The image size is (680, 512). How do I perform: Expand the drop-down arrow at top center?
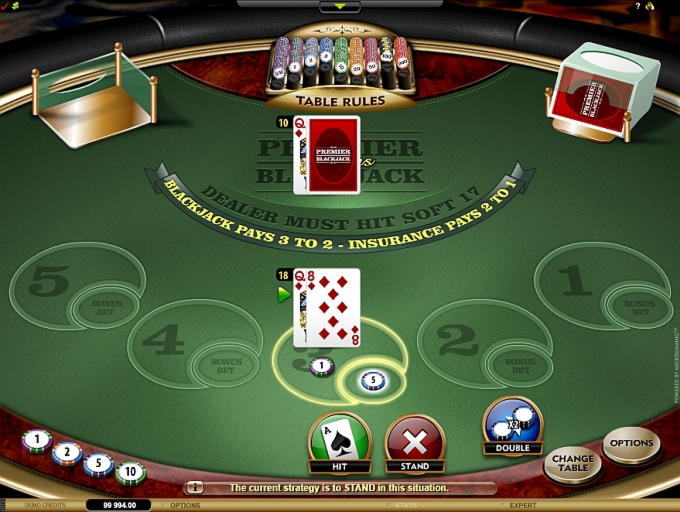click(x=339, y=6)
